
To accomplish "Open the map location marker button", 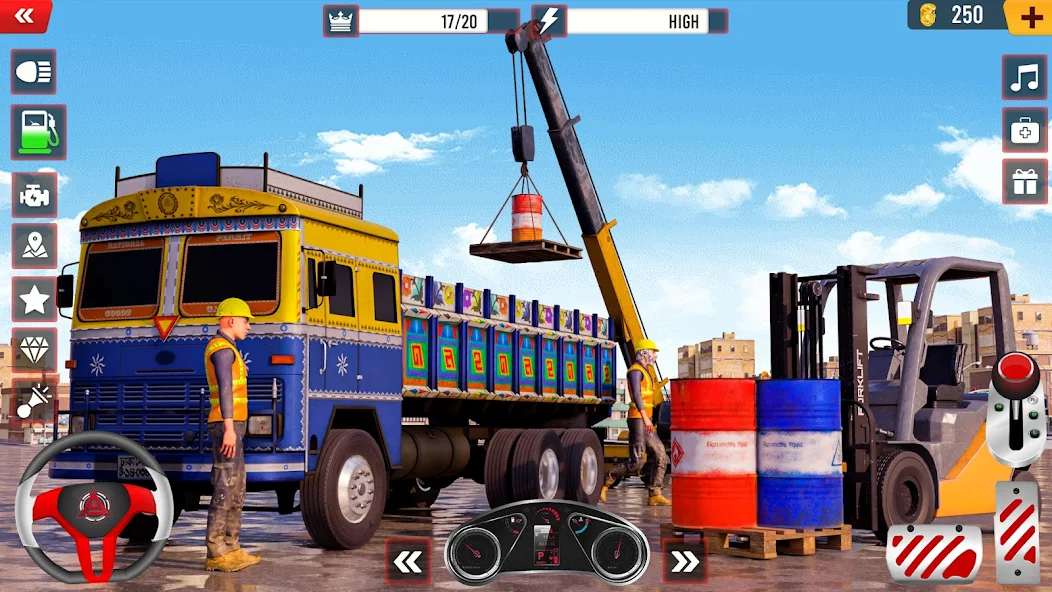I will 33,246.
